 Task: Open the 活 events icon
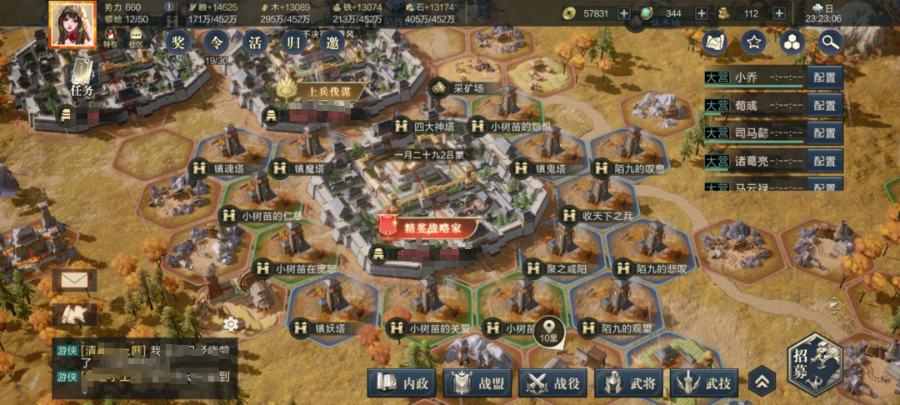coord(254,46)
